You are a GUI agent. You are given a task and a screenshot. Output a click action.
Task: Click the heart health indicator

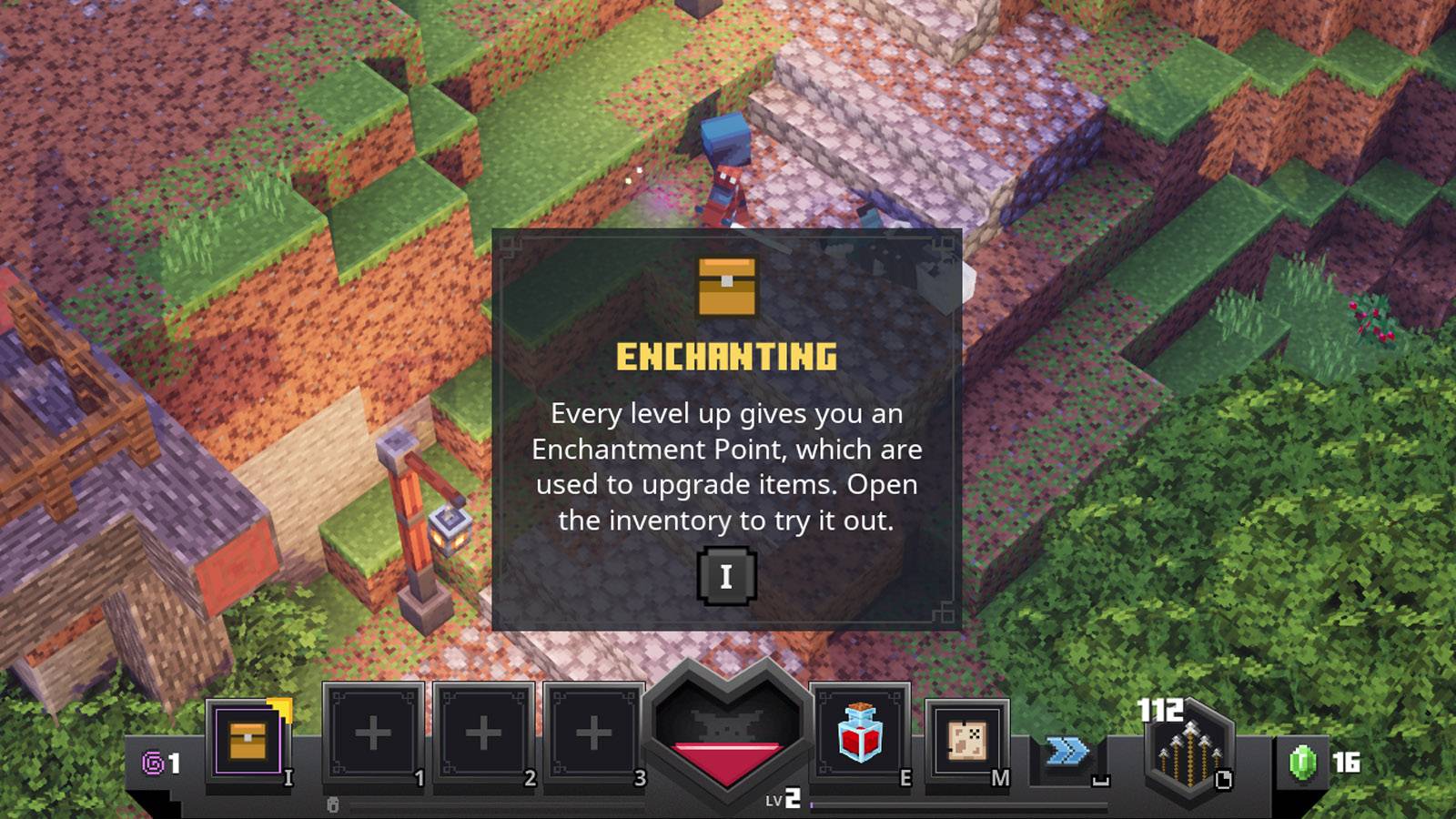[x=728, y=733]
